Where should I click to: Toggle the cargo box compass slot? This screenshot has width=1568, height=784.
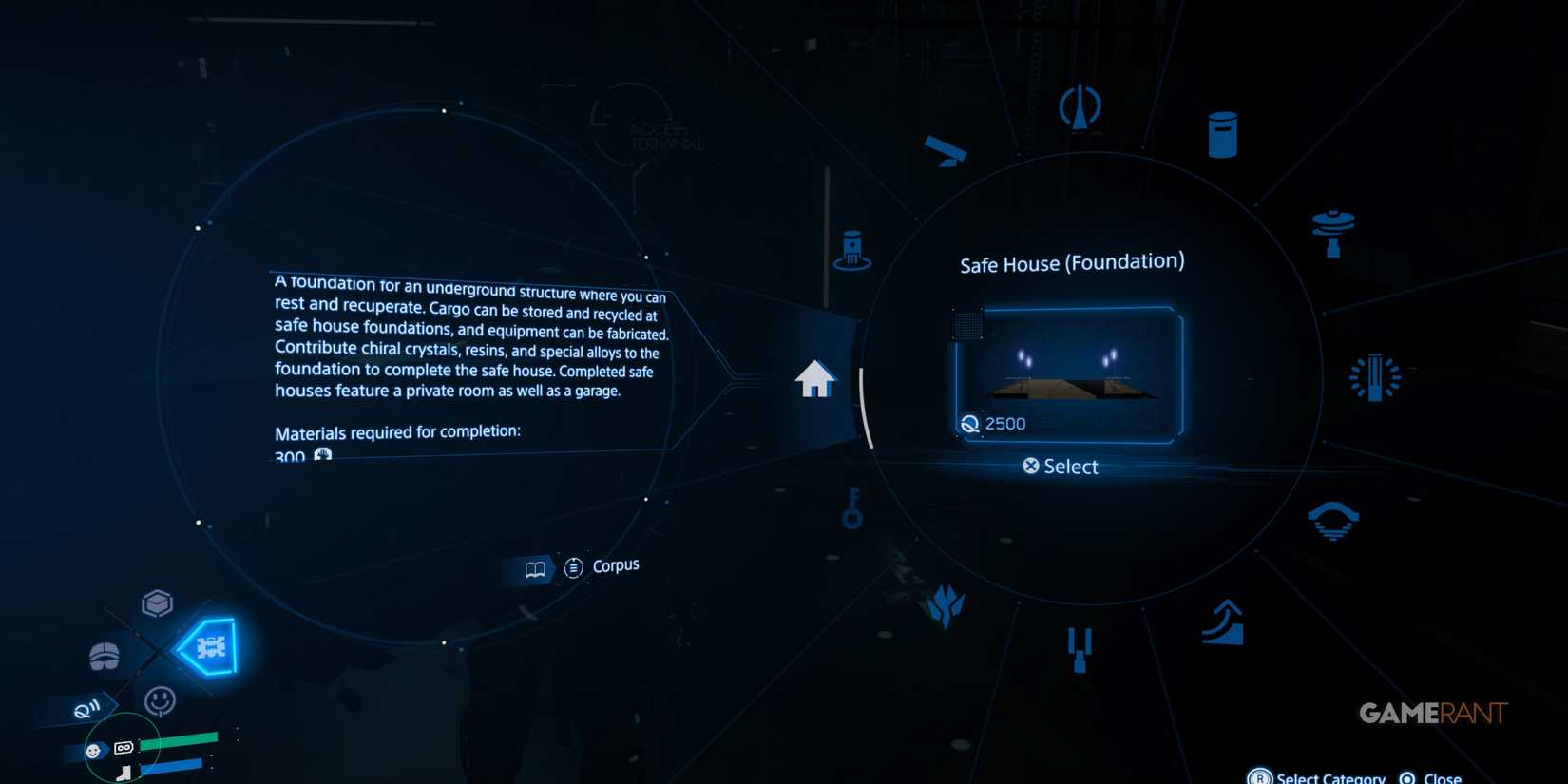(157, 602)
